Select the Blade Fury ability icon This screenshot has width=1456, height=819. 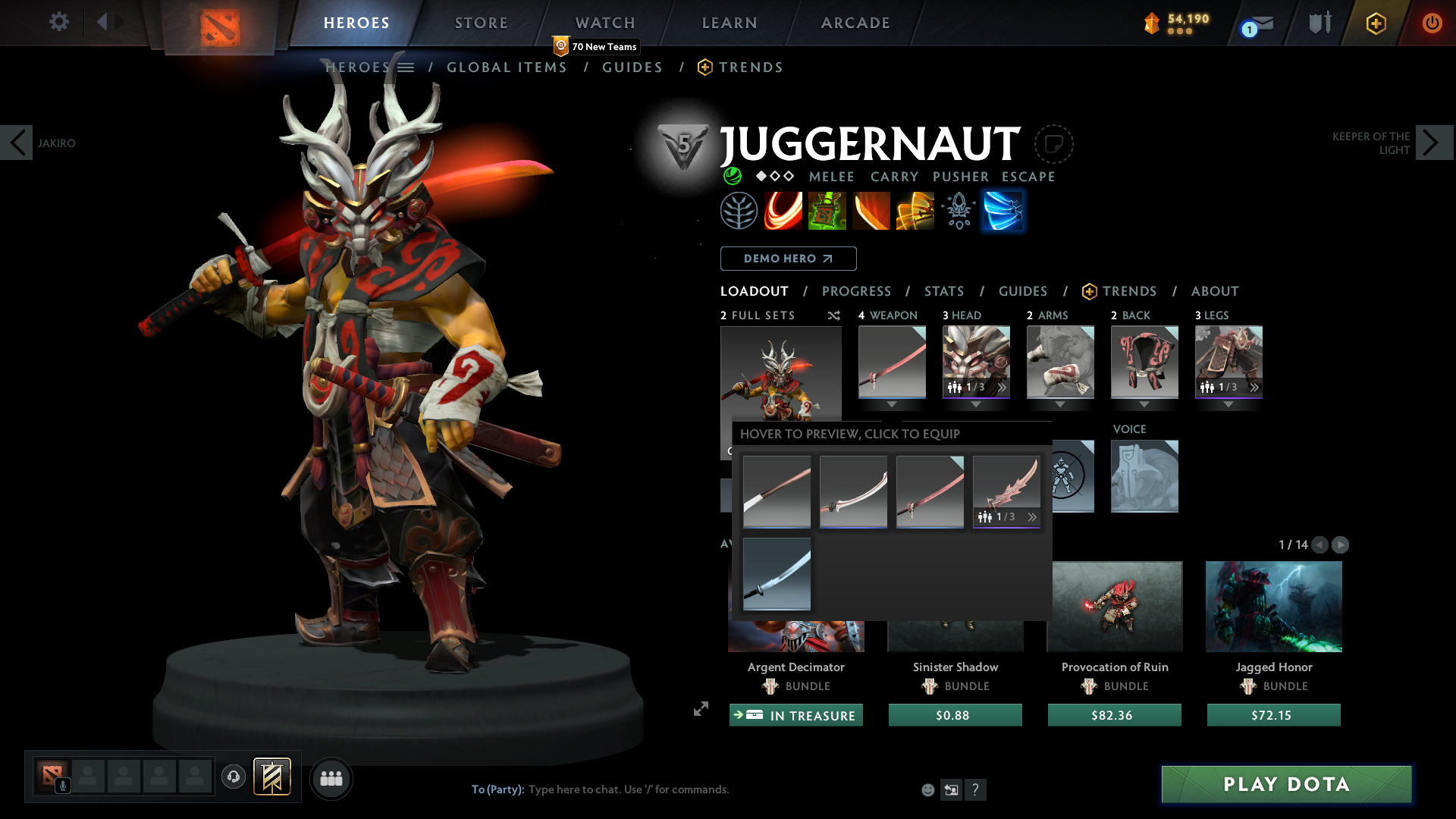(x=784, y=211)
